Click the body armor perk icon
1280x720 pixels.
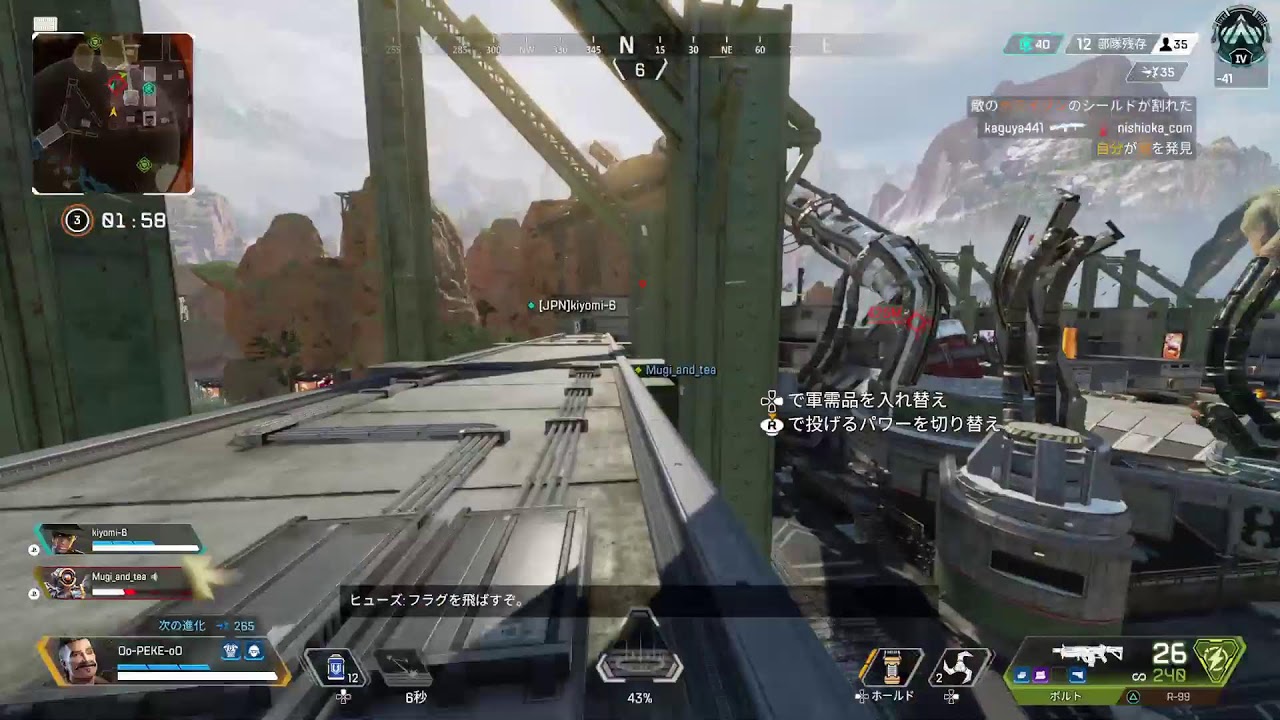click(254, 650)
